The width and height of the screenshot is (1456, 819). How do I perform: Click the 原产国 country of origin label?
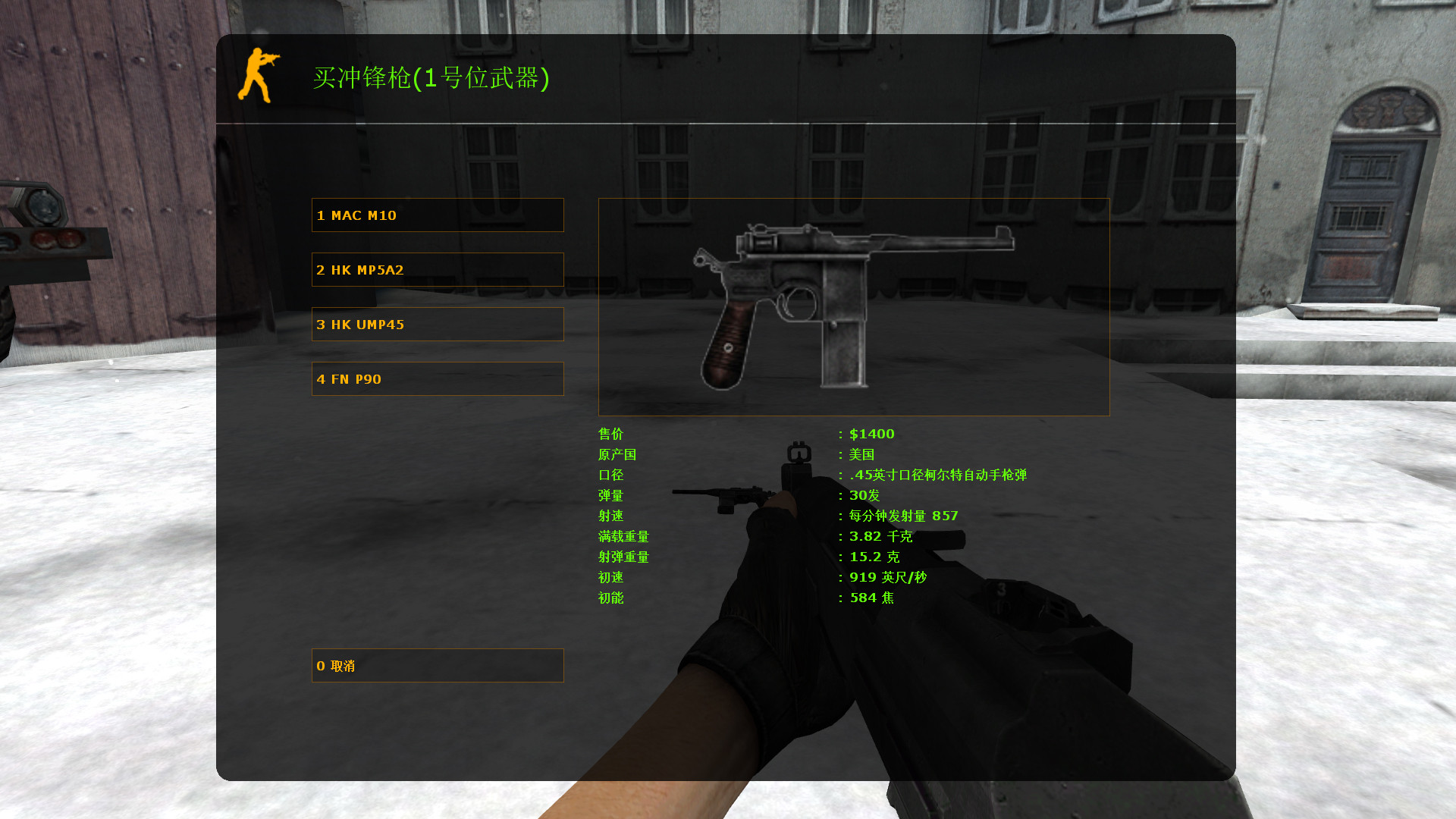(x=617, y=455)
